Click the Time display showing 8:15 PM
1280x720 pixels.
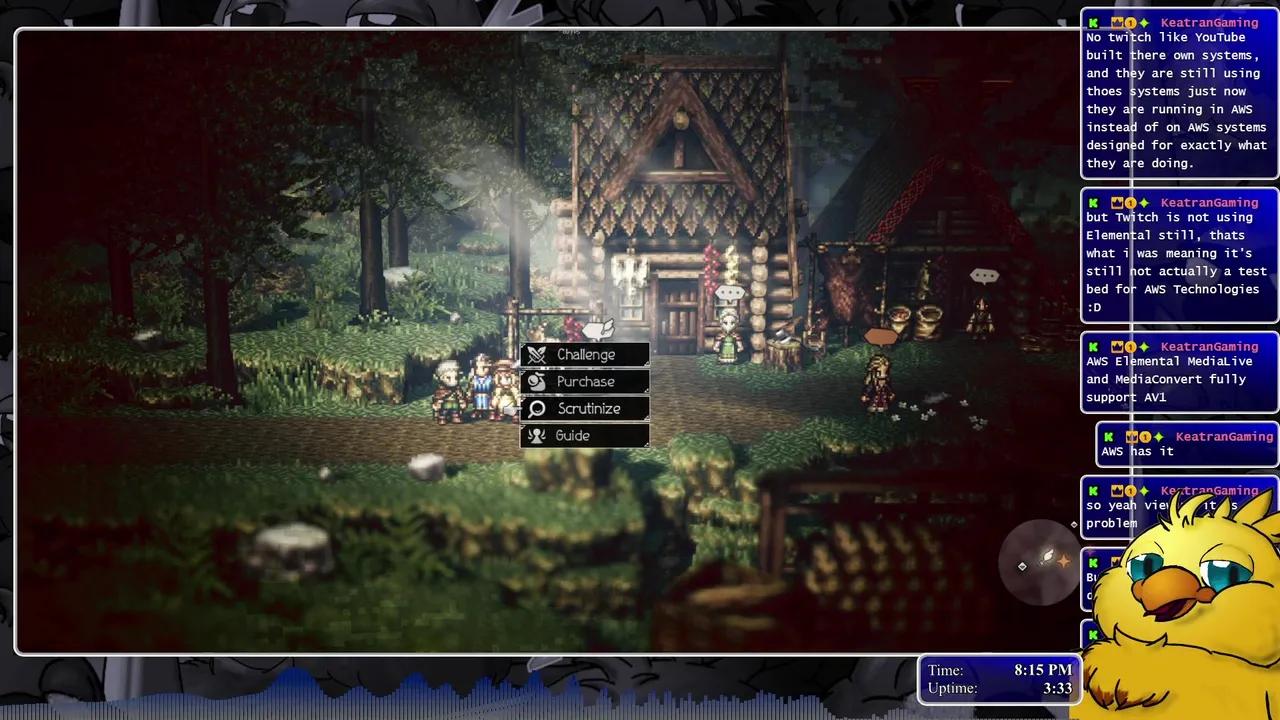point(1043,670)
